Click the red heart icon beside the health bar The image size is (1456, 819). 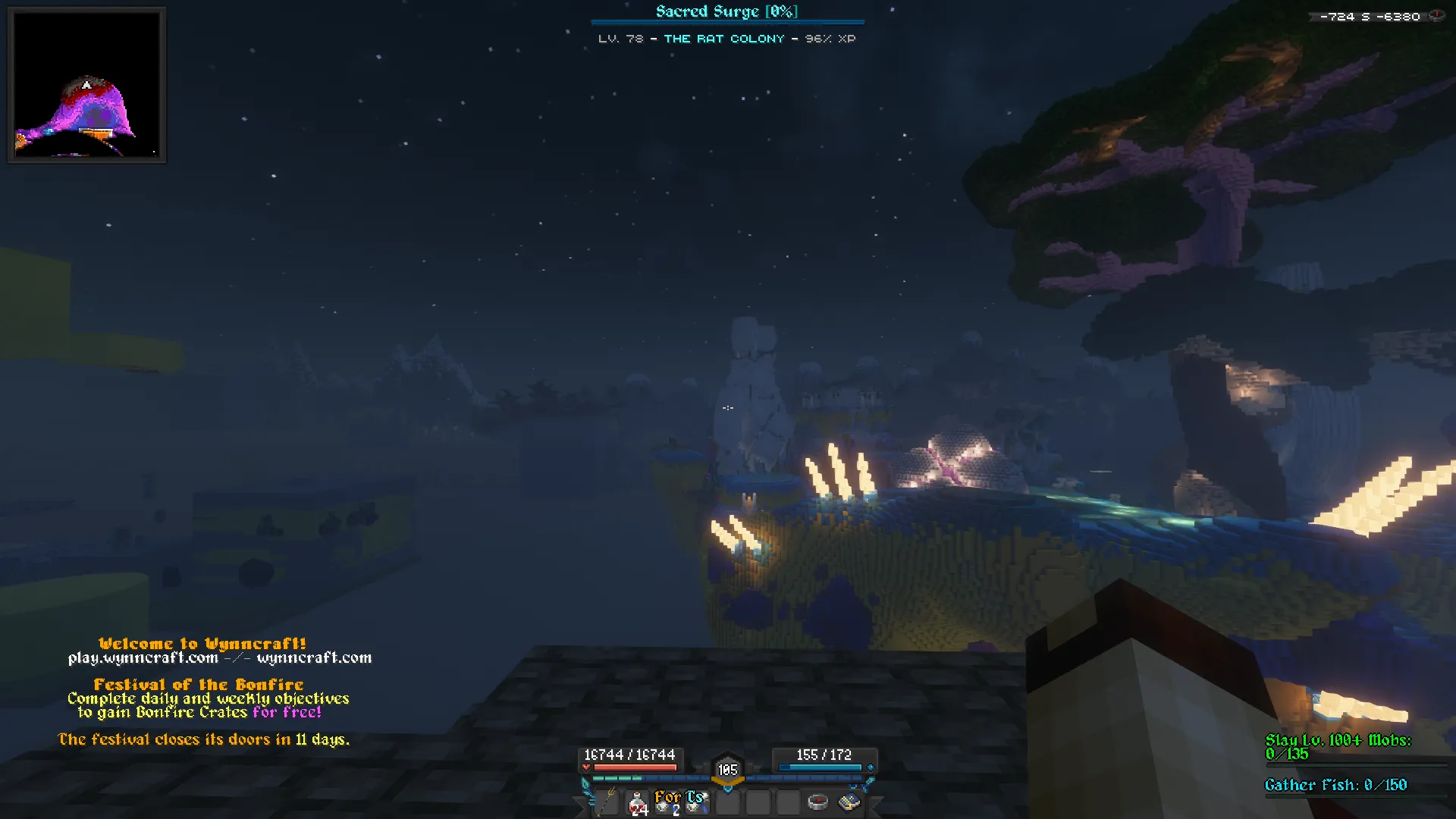586,767
